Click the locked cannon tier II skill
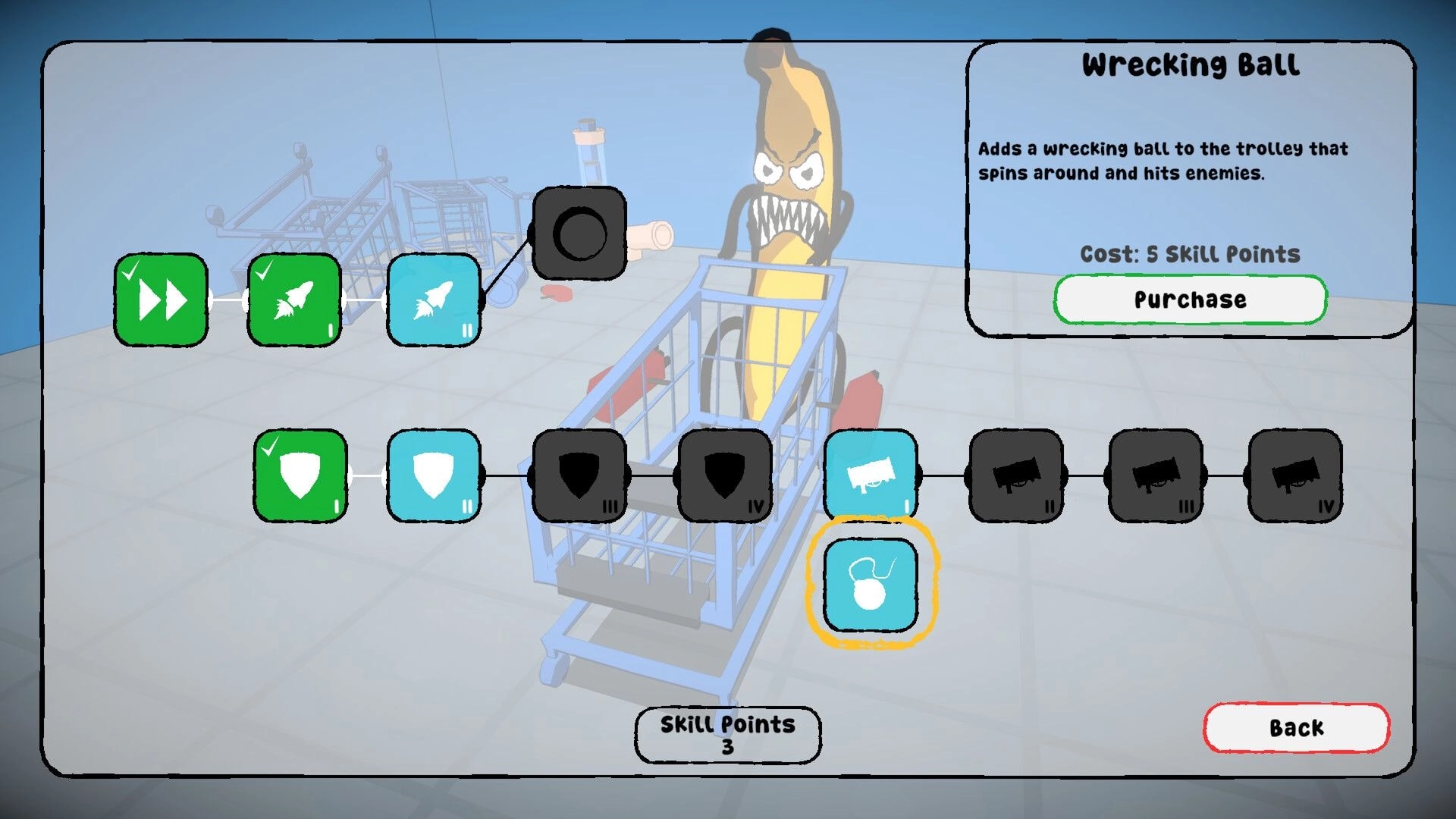Screen dimensions: 1456x819 click(x=1016, y=476)
